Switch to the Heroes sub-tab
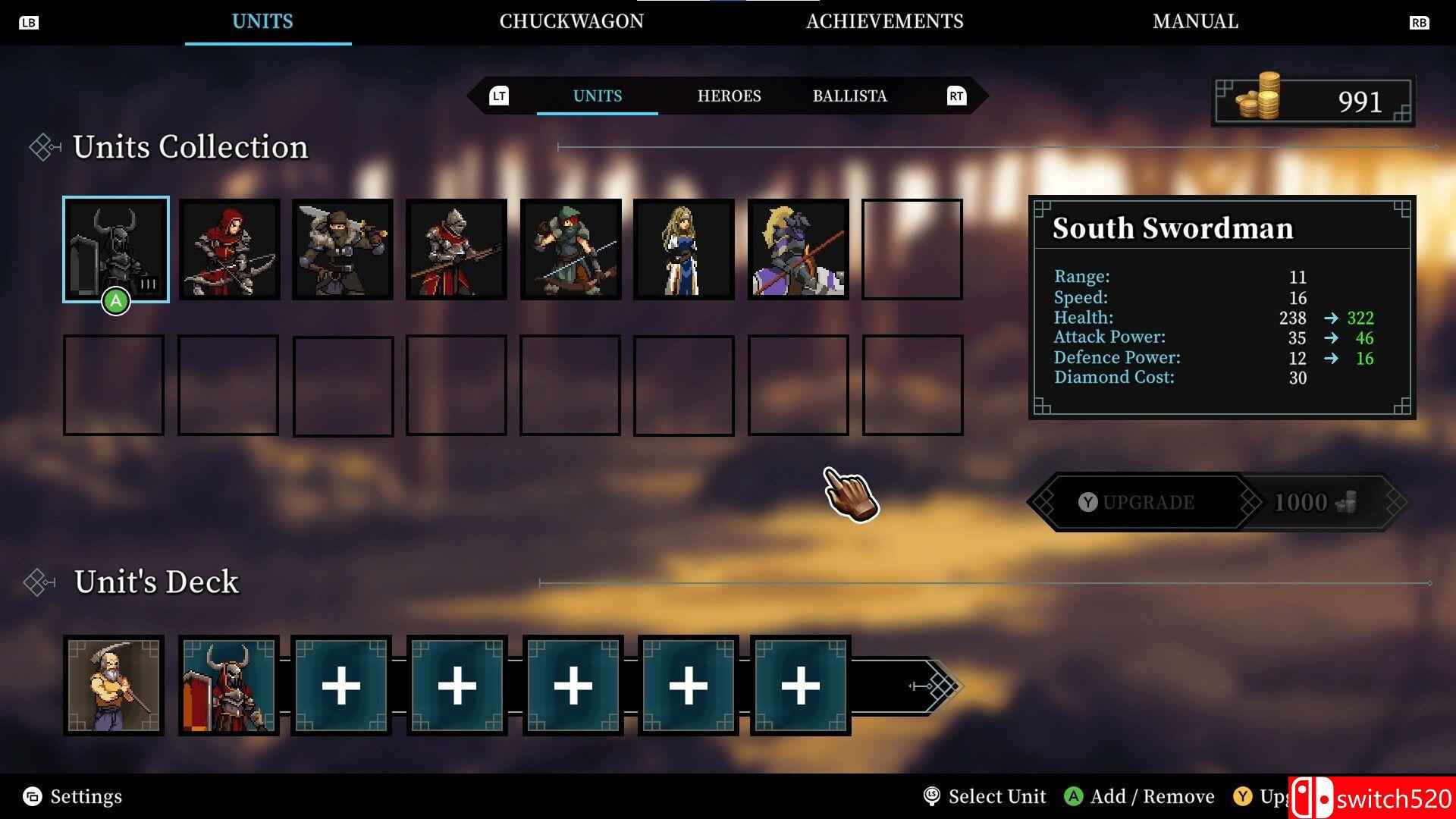 click(x=729, y=96)
